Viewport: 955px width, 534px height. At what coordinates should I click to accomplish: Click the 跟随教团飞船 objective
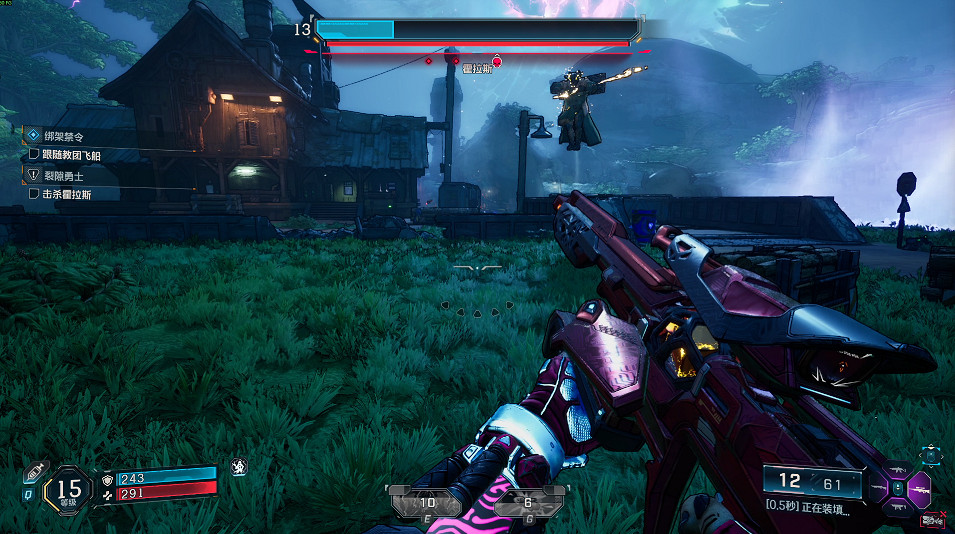coord(70,155)
